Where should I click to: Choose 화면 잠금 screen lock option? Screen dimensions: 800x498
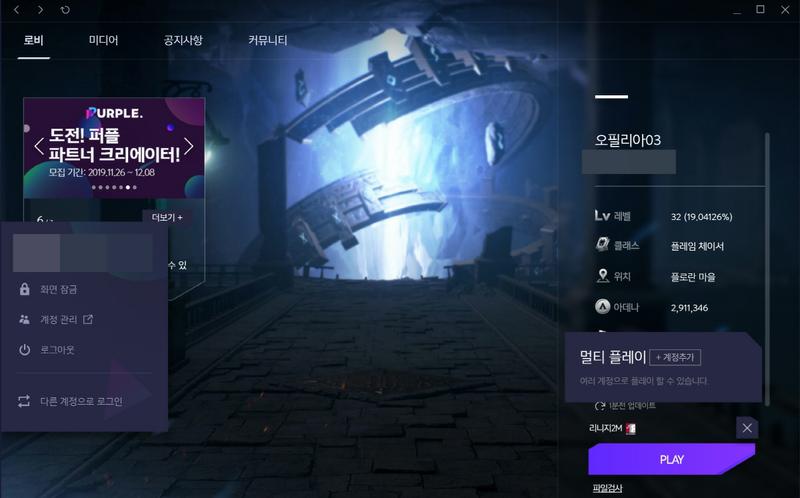(x=57, y=290)
